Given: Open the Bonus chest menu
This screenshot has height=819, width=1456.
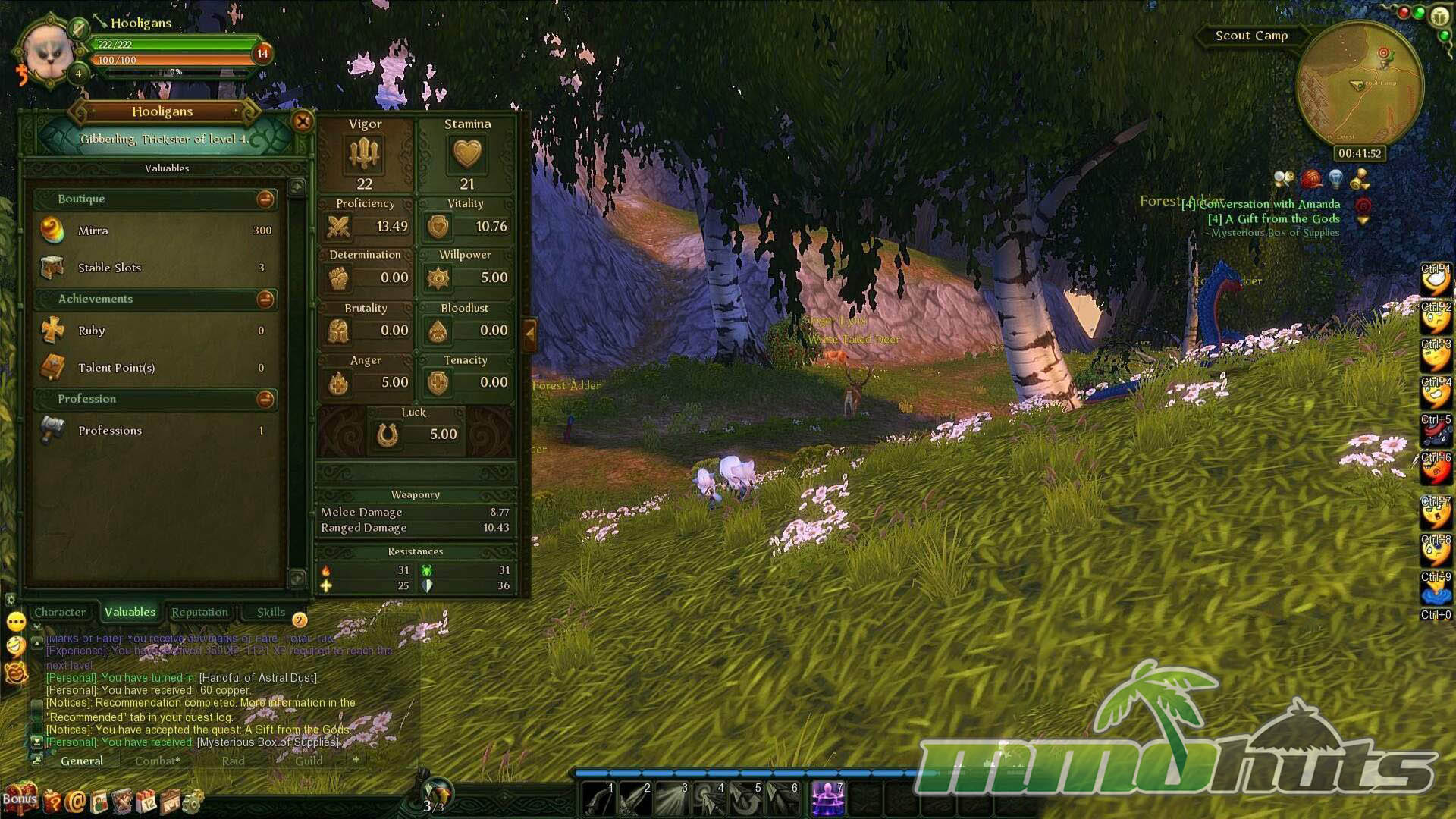Looking at the screenshot, I should coord(20,798).
